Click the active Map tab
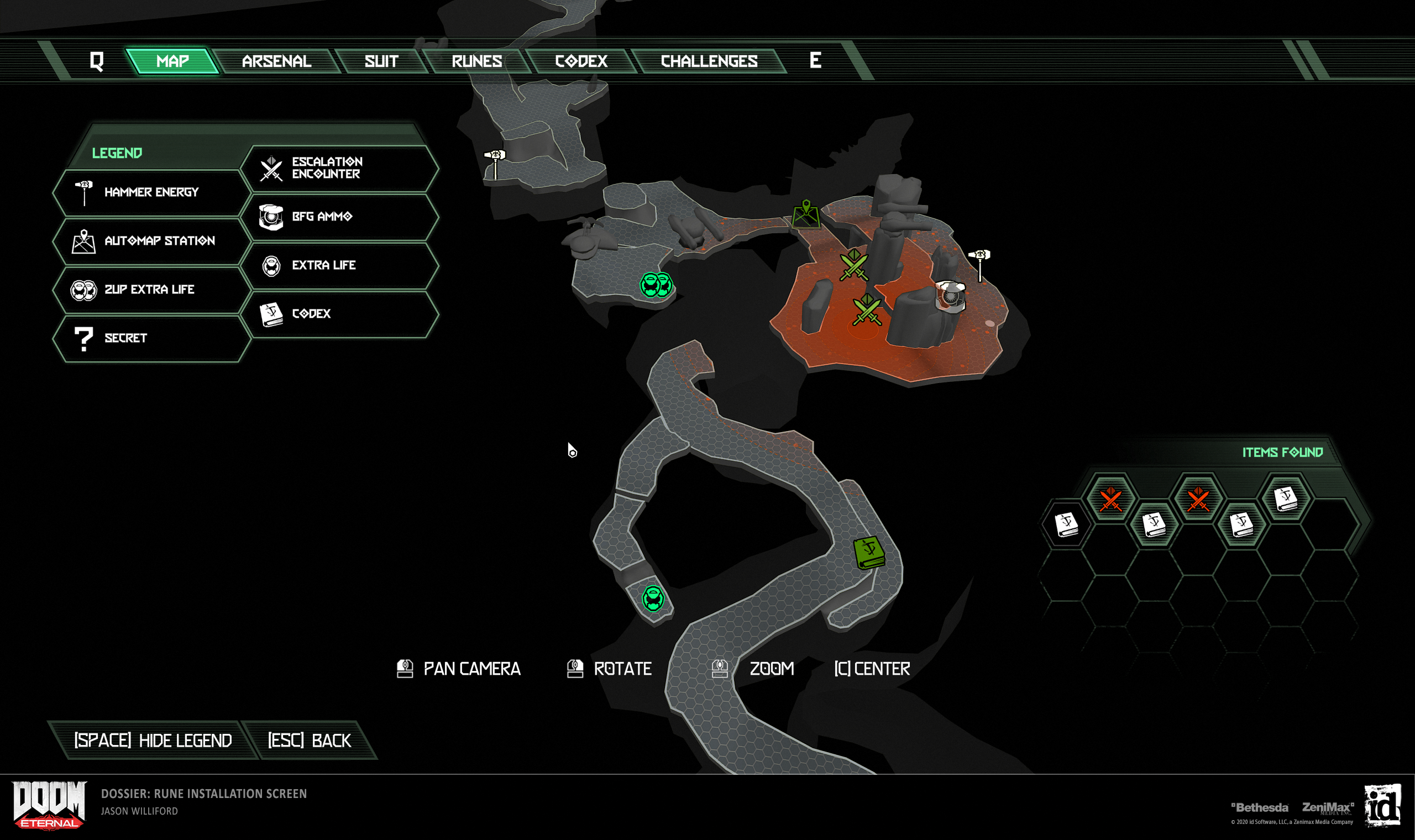The image size is (1415, 840). [172, 61]
